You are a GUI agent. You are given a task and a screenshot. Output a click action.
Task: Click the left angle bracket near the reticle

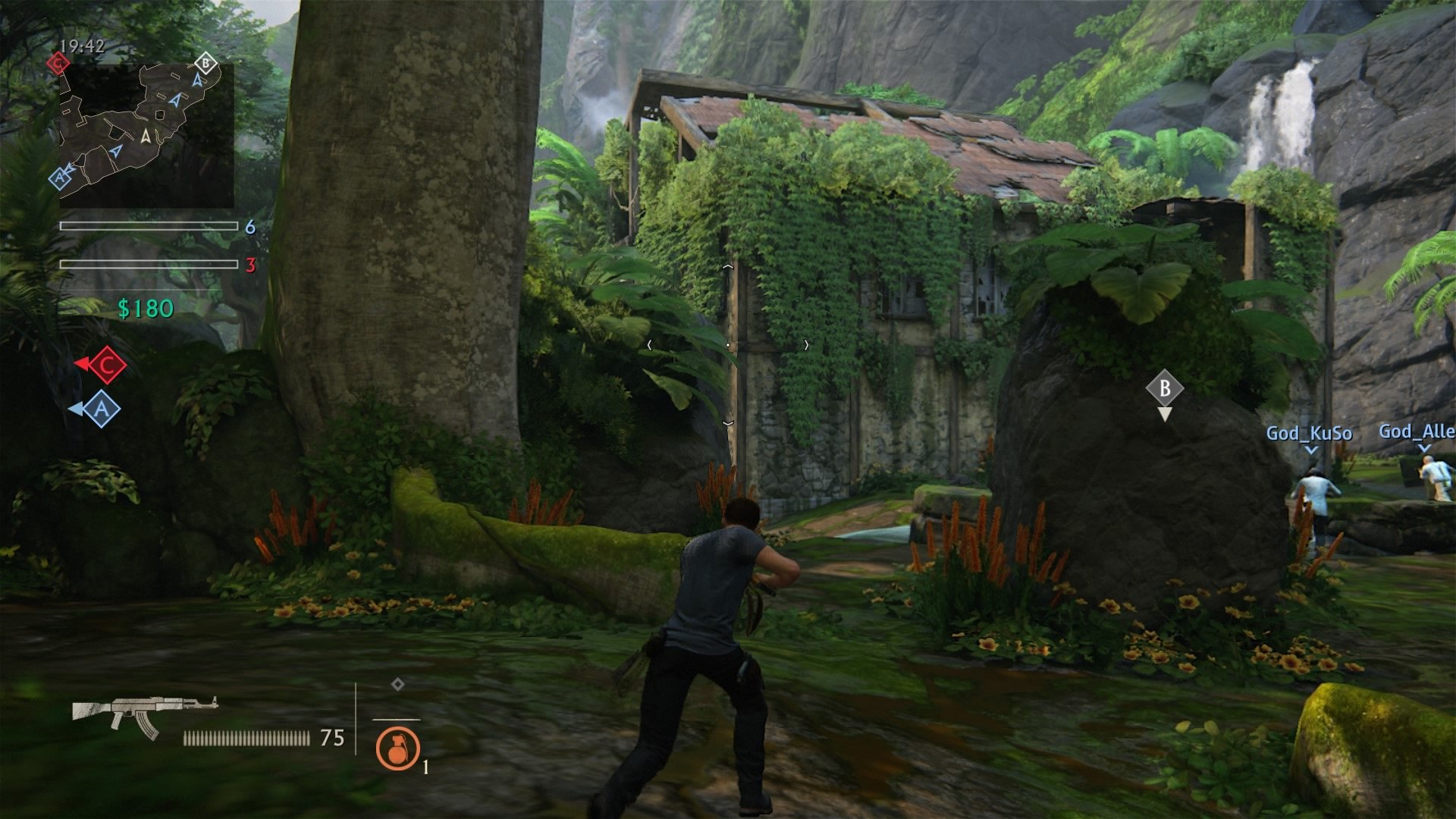tap(649, 343)
